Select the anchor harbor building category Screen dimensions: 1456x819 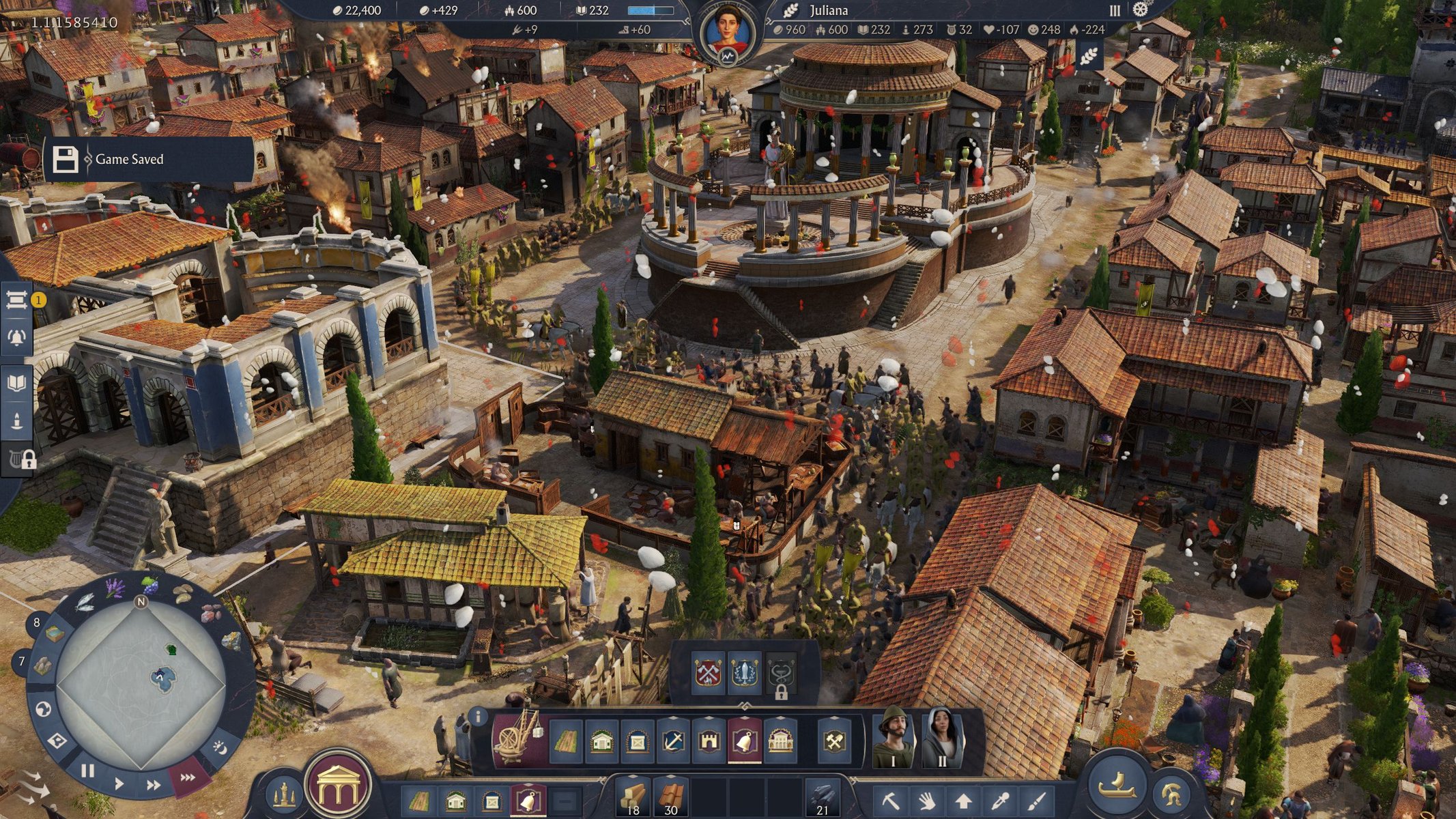673,741
